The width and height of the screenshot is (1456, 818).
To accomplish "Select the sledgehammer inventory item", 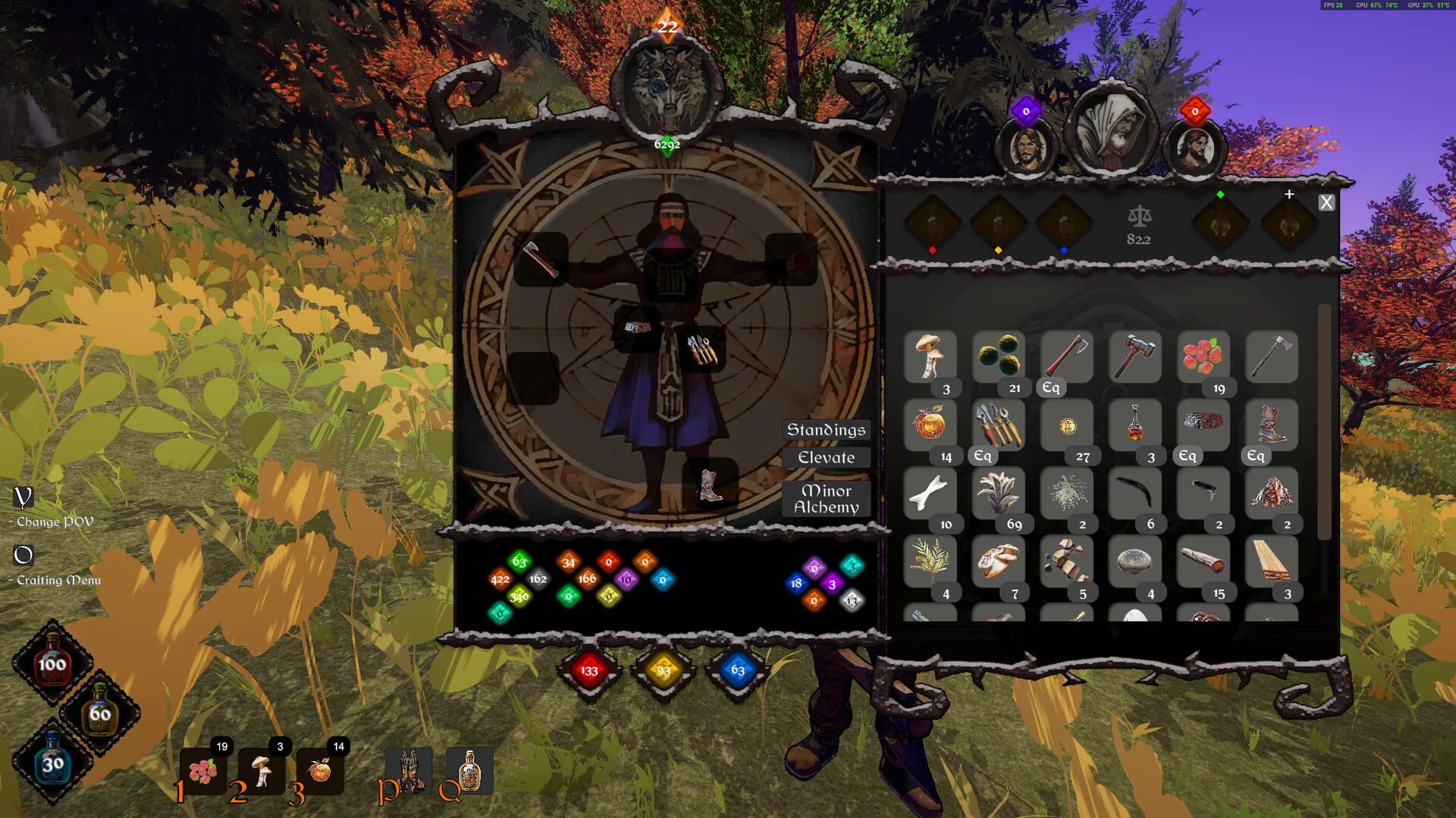I will (1134, 356).
